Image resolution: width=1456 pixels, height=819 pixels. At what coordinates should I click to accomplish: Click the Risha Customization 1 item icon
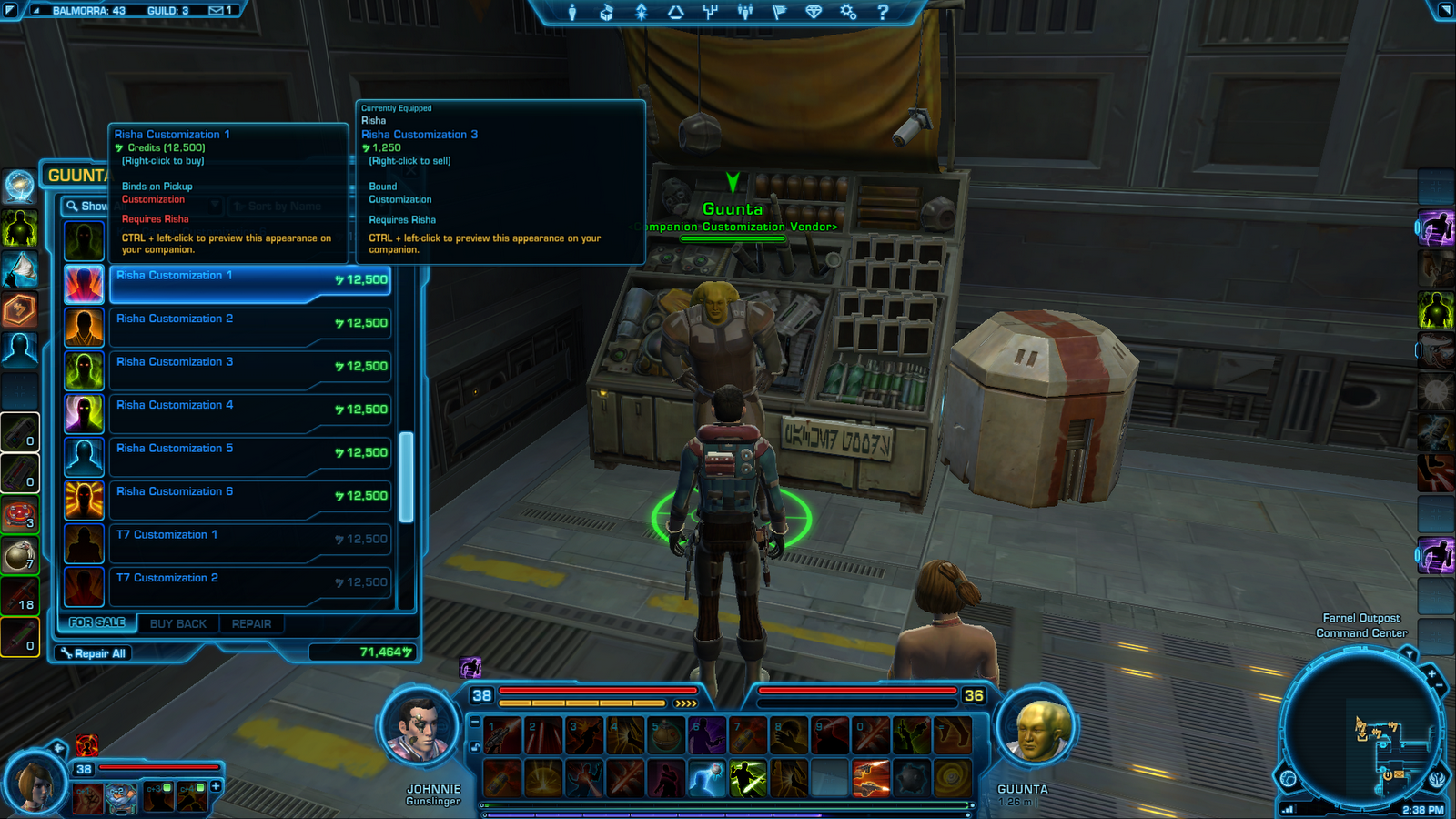pyautogui.click(x=84, y=284)
